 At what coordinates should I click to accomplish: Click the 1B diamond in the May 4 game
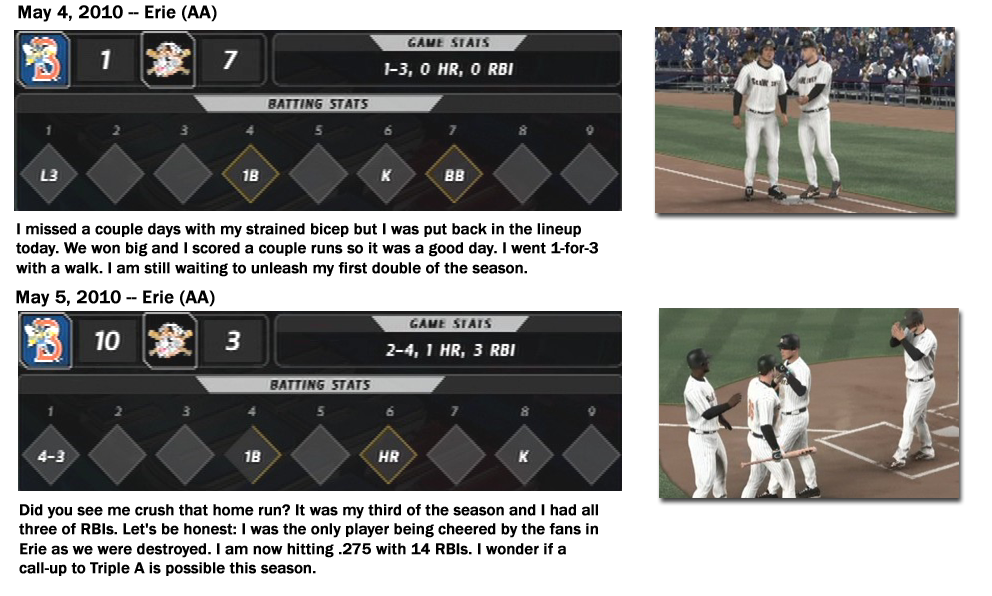(250, 174)
